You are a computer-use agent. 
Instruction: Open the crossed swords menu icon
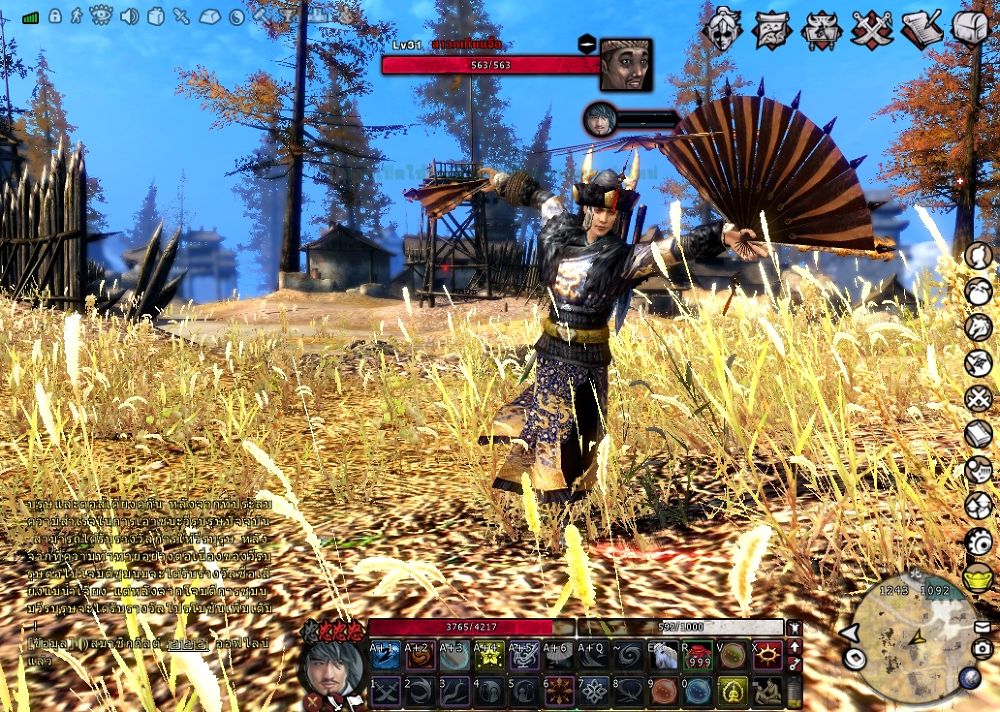[x=871, y=29]
